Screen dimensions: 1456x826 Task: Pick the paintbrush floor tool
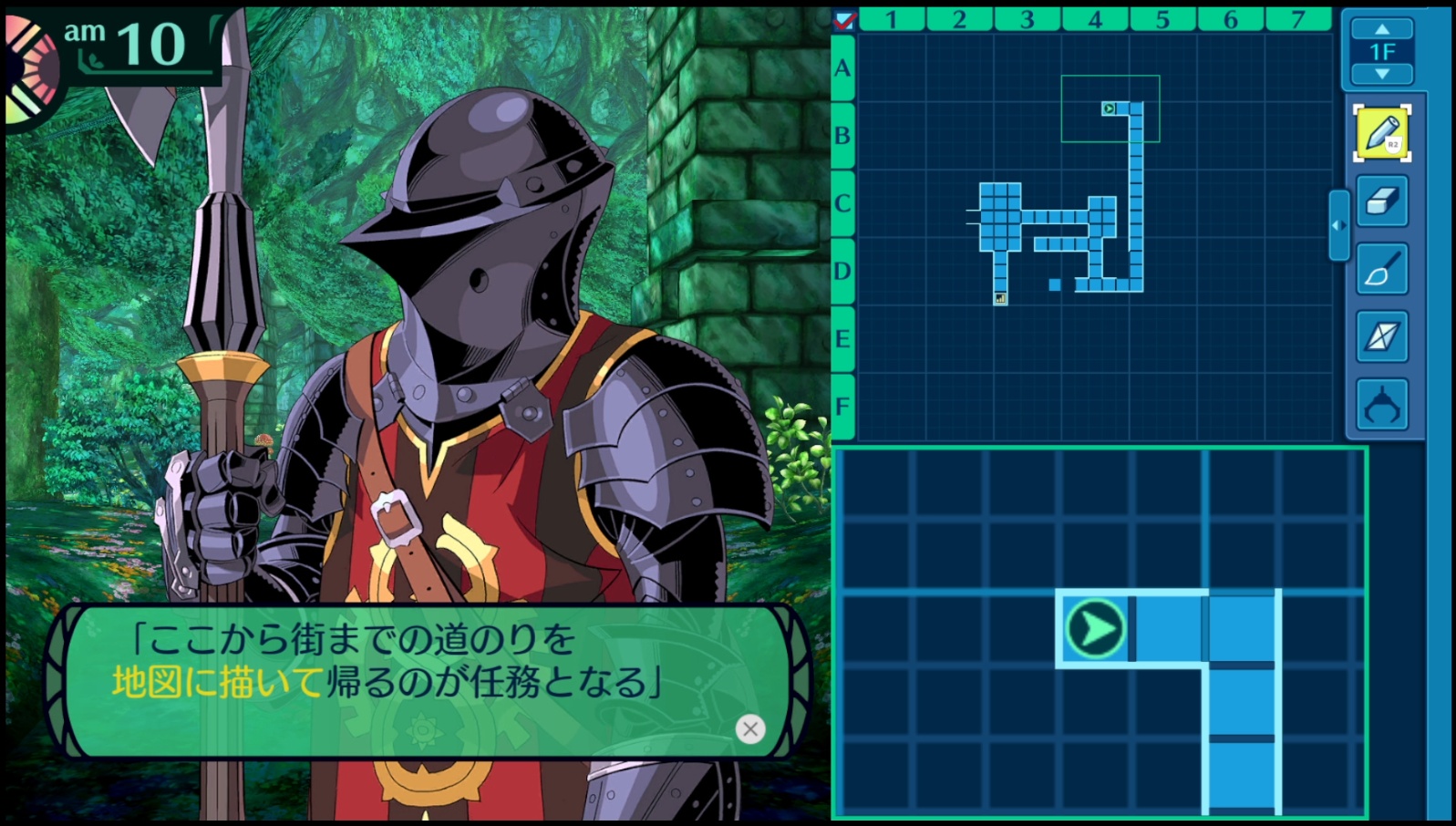(1381, 269)
